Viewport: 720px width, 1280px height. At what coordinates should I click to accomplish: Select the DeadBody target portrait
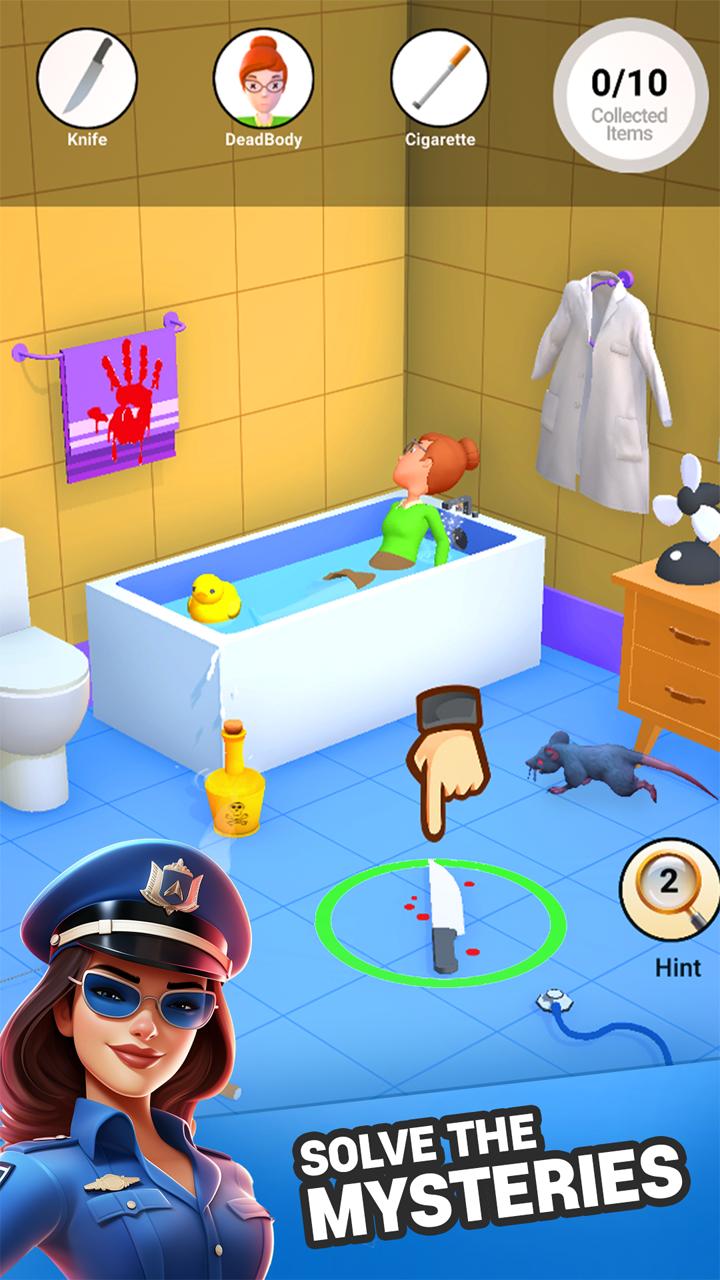coord(263,78)
